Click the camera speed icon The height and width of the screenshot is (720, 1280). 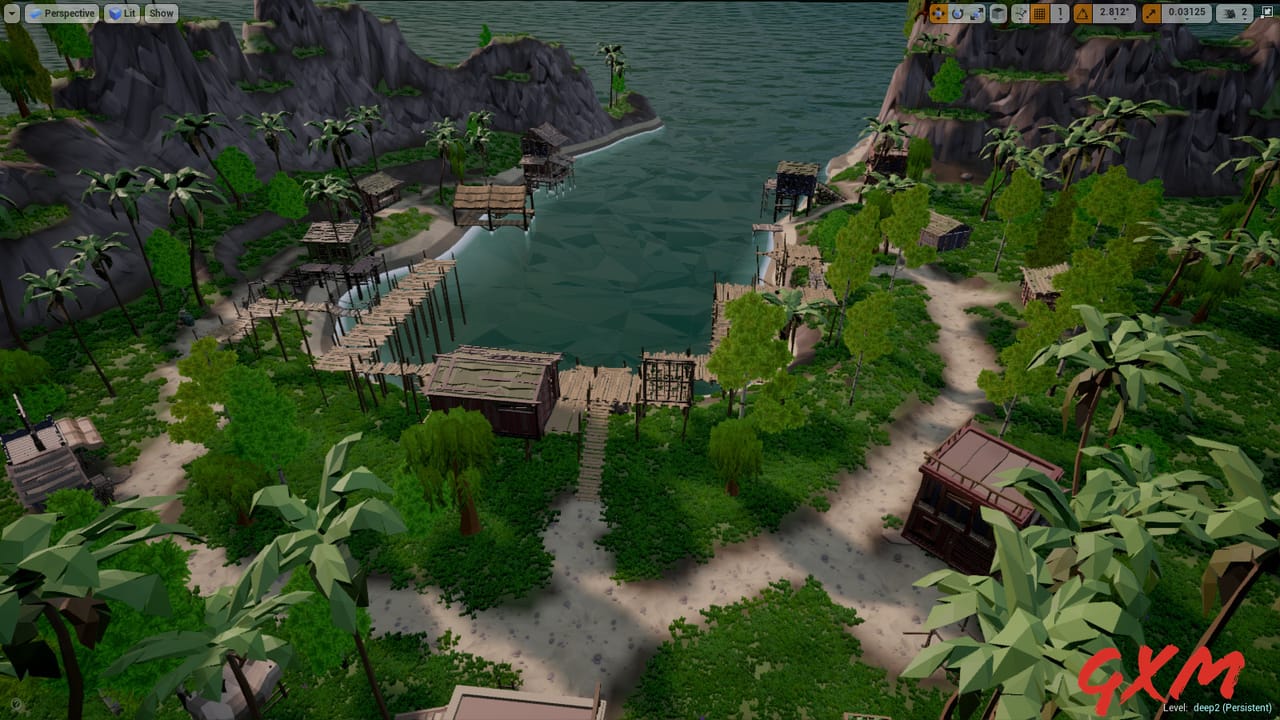(x=1229, y=13)
